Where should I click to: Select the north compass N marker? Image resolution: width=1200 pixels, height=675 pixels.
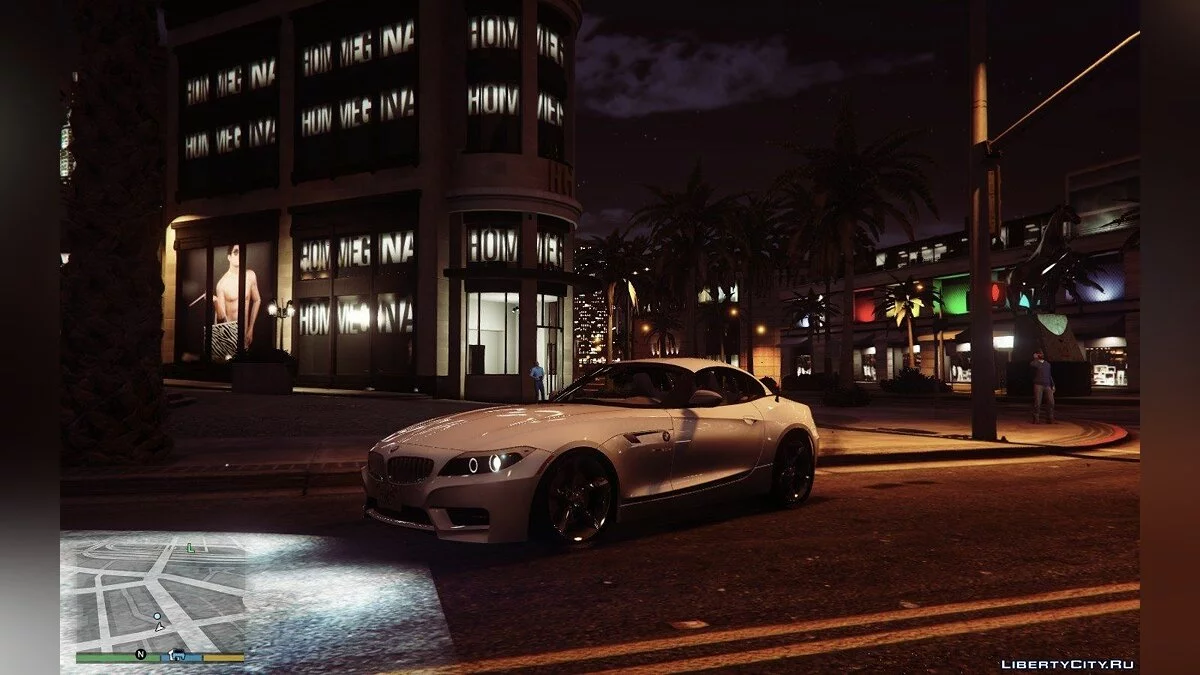[141, 655]
